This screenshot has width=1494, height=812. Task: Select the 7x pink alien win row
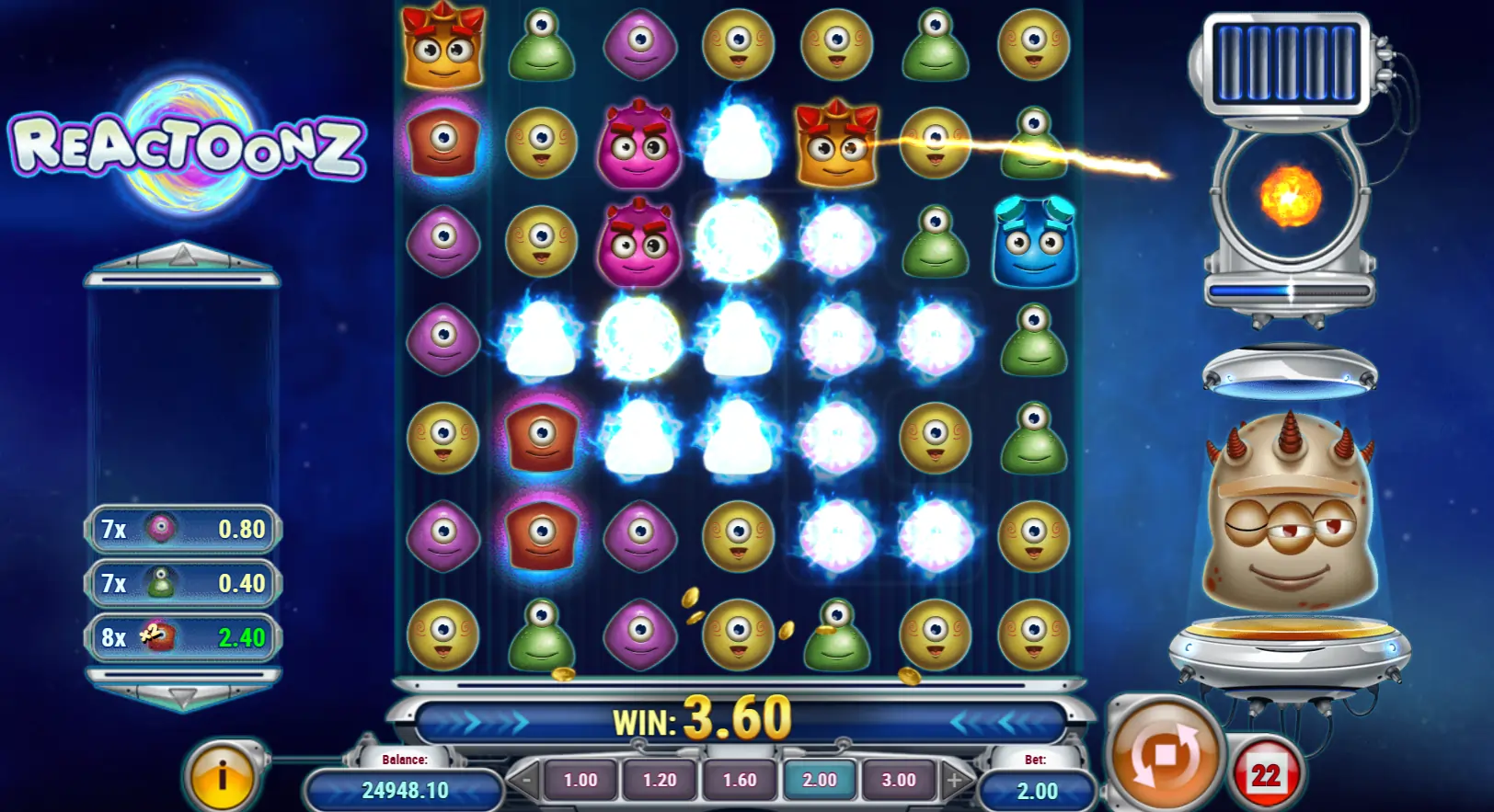pyautogui.click(x=183, y=529)
